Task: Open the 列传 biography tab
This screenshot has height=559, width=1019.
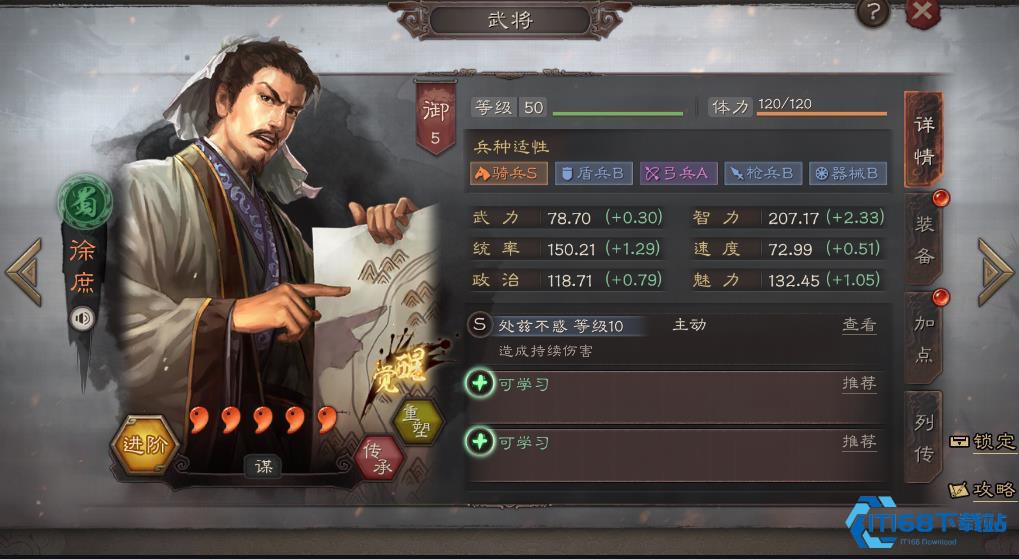Action: click(924, 437)
